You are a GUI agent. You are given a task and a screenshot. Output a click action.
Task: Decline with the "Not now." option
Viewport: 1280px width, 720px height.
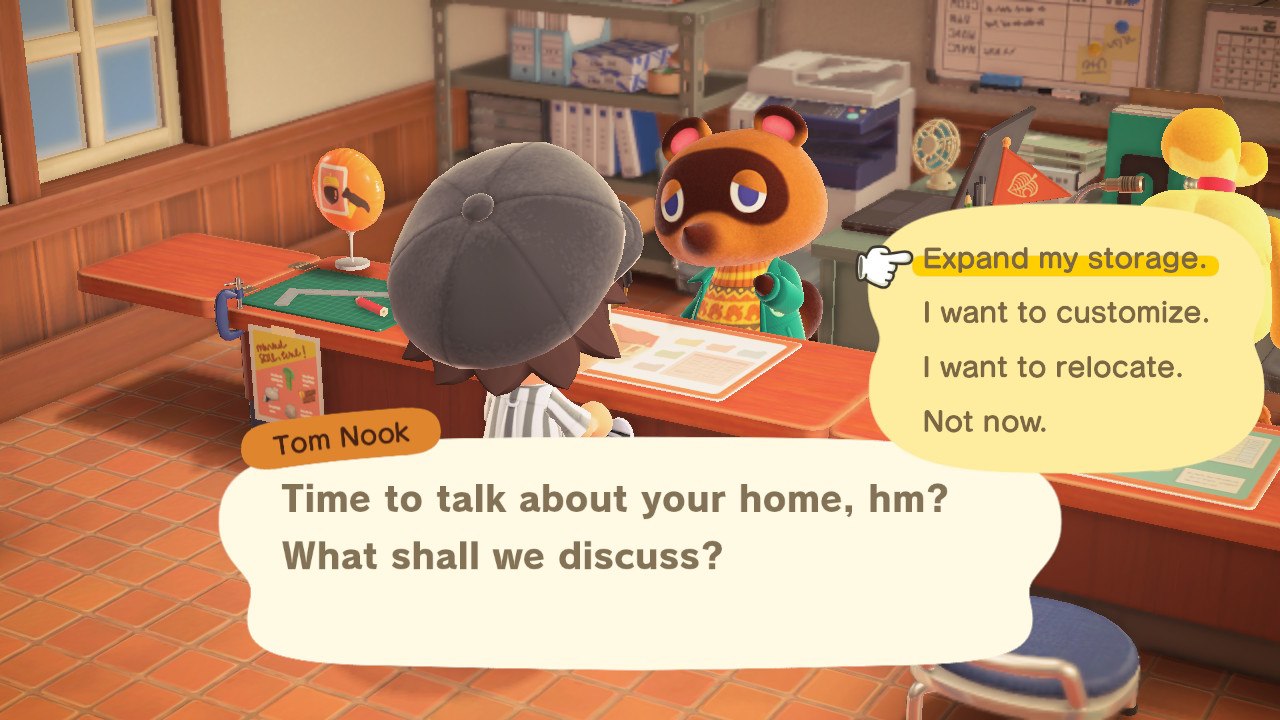(x=984, y=421)
